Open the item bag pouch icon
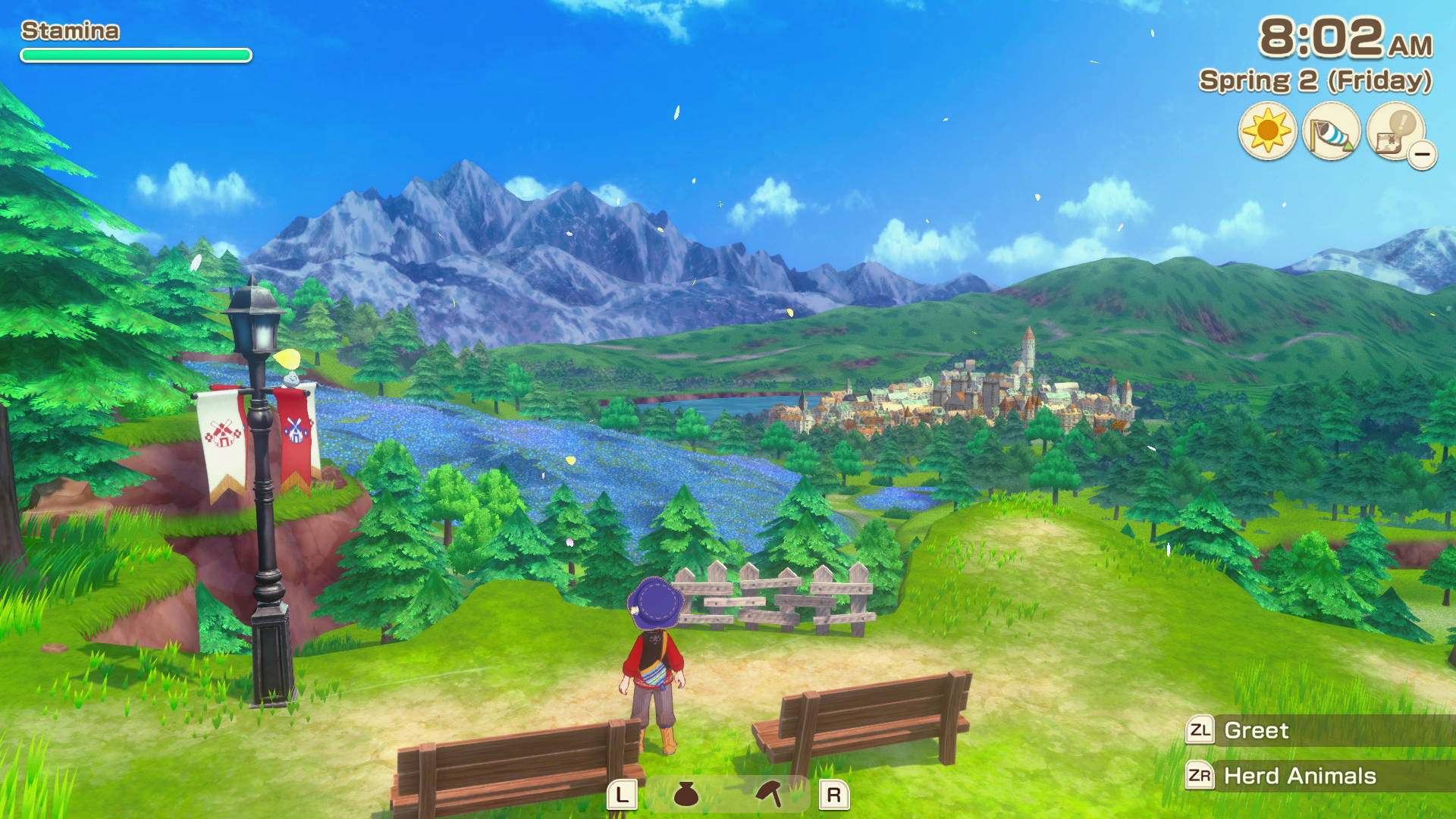The width and height of the screenshot is (1456, 819). point(686,794)
